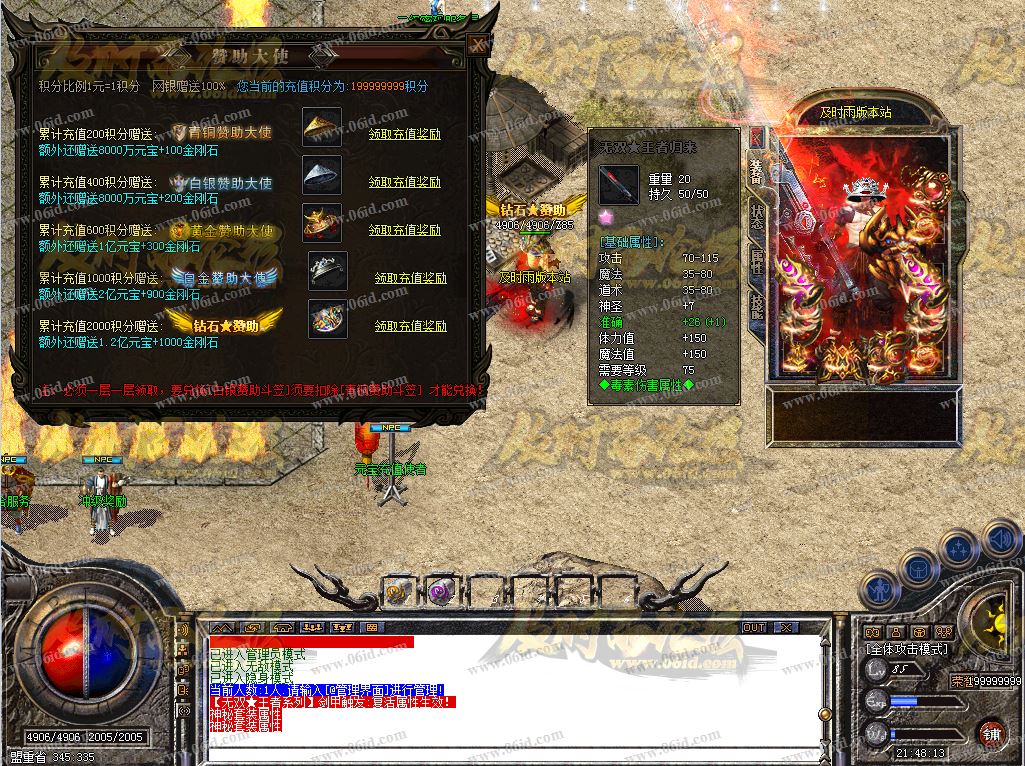
Task: Close the chat window with X
Action: 786,628
